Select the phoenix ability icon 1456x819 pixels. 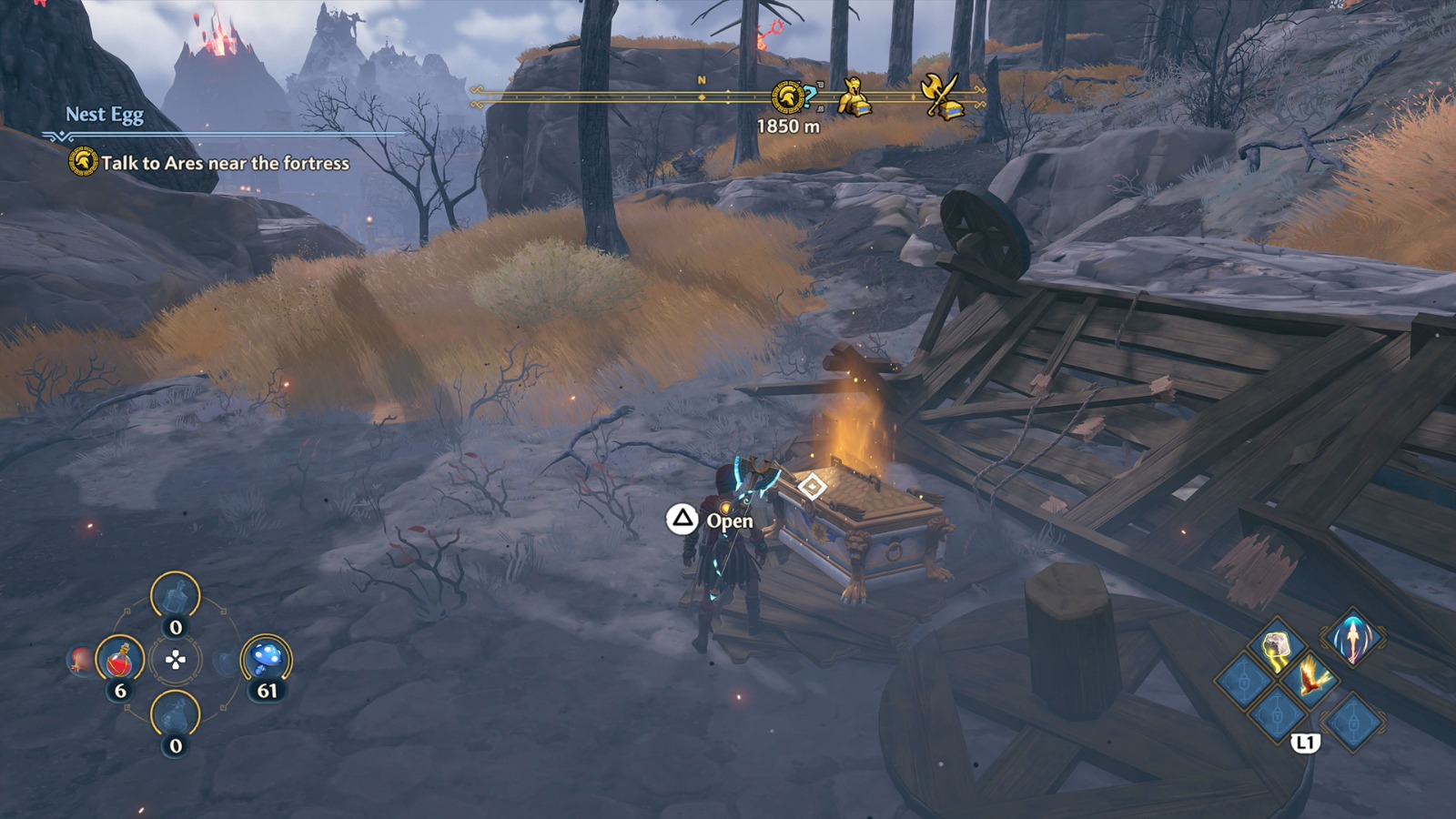(1312, 679)
